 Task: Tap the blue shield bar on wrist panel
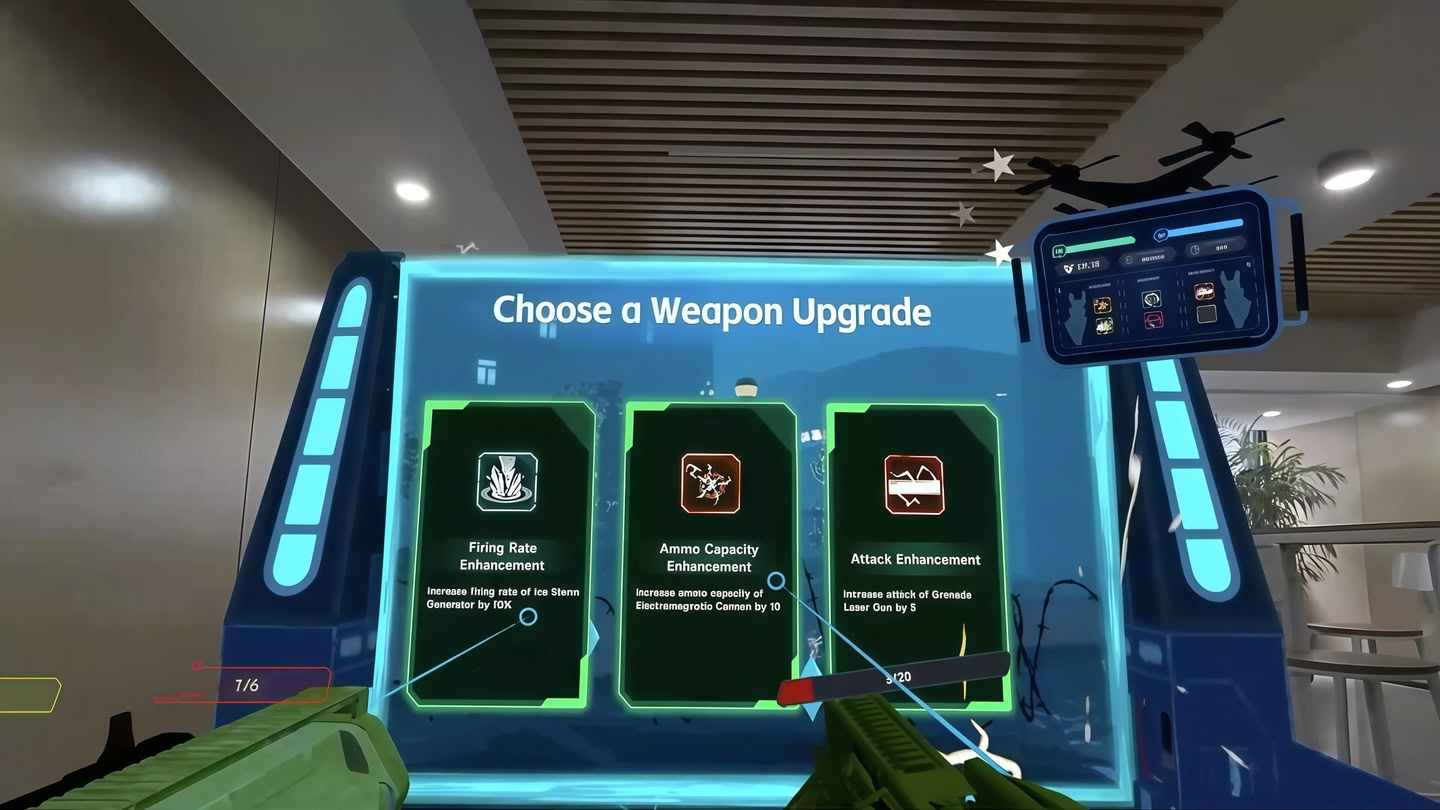coord(1202,226)
